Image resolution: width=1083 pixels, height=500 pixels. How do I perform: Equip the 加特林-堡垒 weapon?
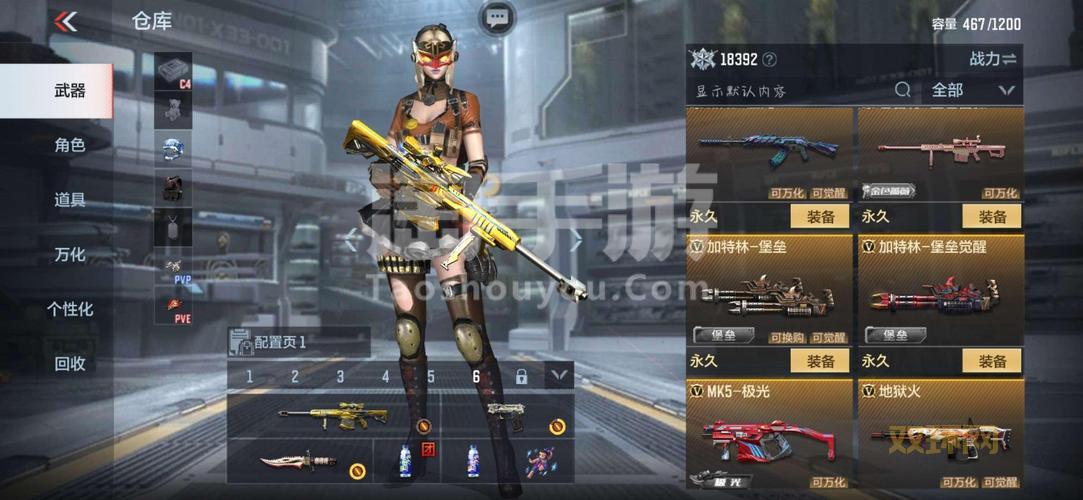tap(820, 361)
